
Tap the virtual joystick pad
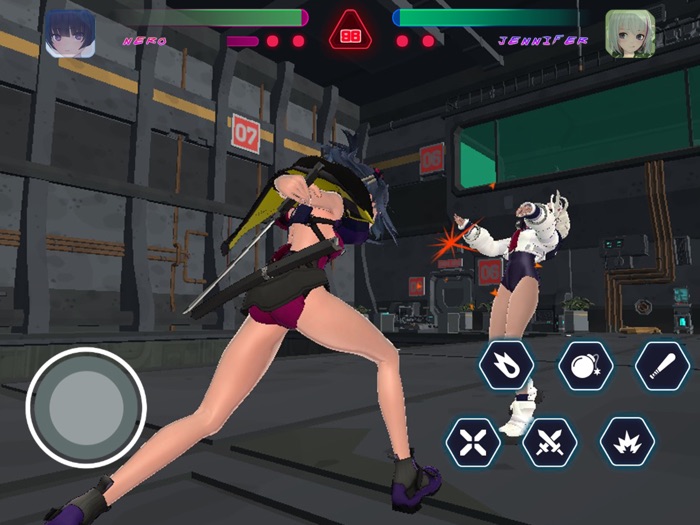click(x=86, y=407)
